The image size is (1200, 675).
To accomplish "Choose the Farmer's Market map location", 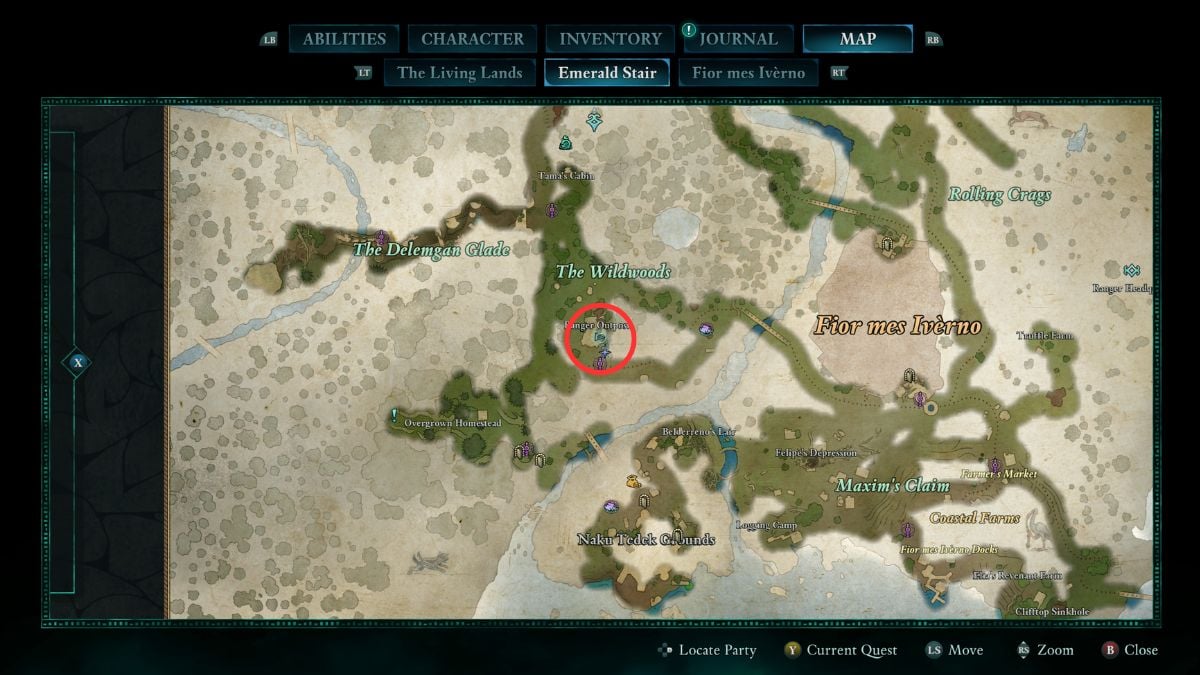I will coord(1000,473).
